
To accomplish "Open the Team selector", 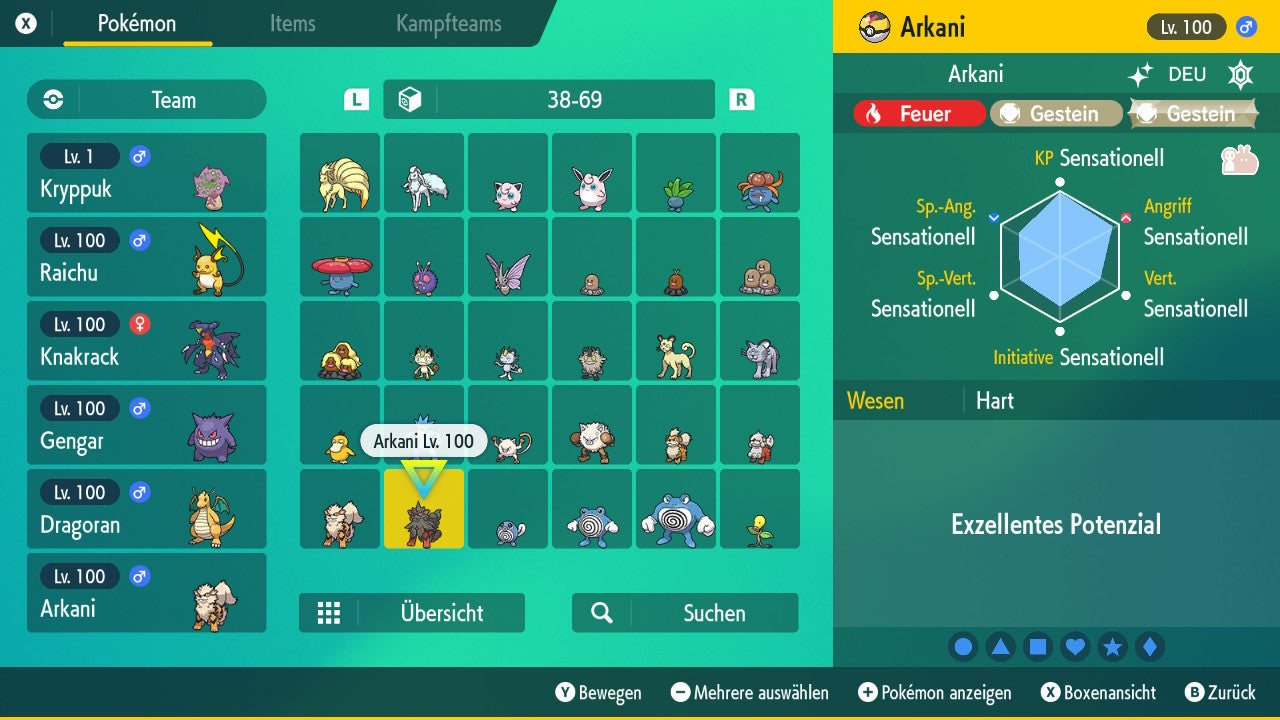I will pos(146,99).
